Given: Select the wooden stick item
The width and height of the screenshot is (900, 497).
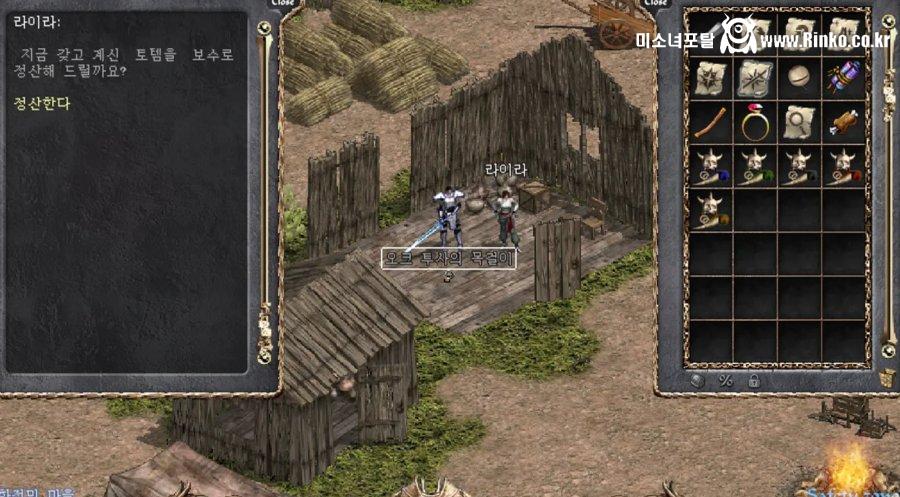Looking at the screenshot, I should pyautogui.click(x=710, y=122).
